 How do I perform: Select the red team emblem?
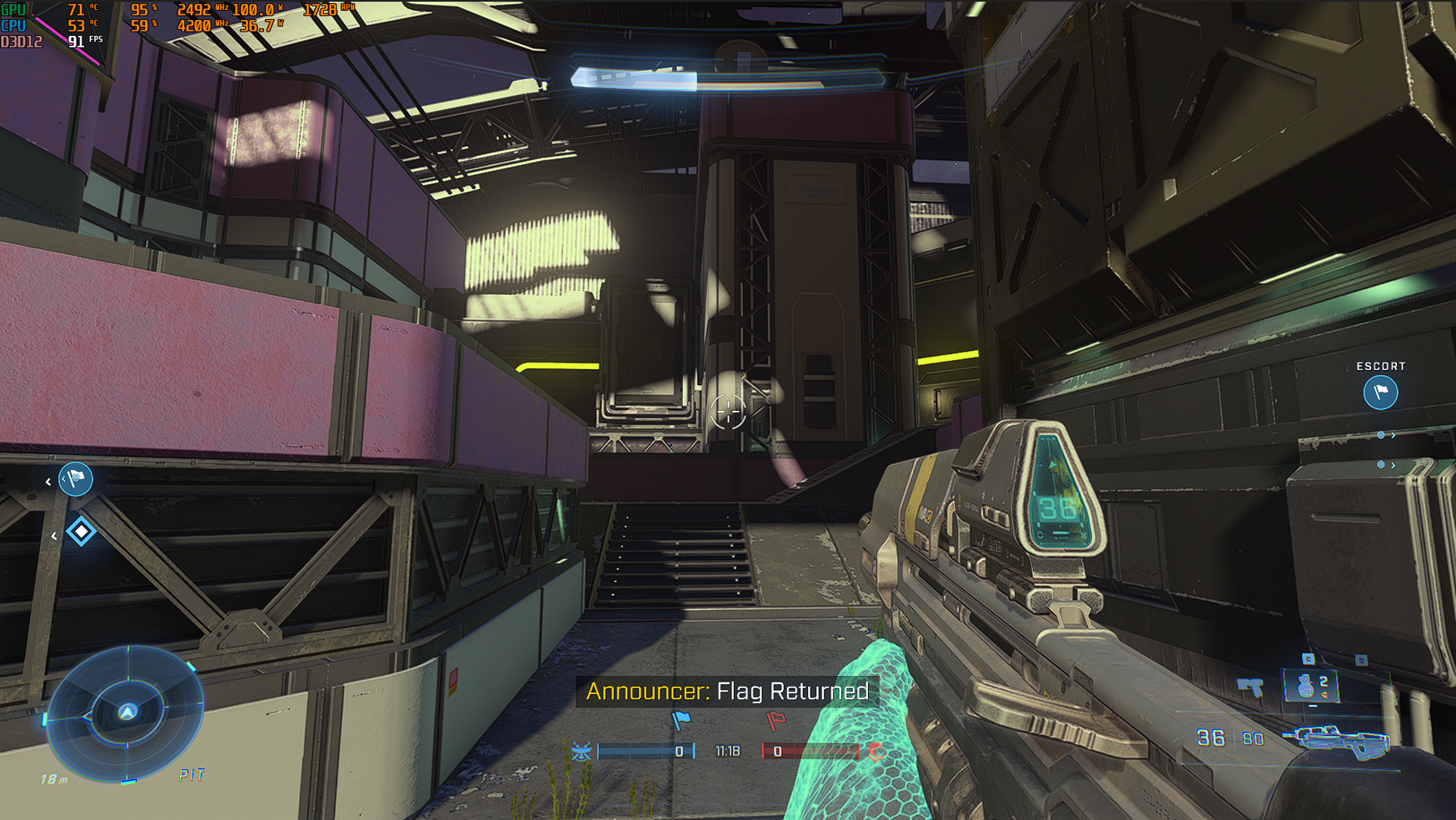click(875, 752)
